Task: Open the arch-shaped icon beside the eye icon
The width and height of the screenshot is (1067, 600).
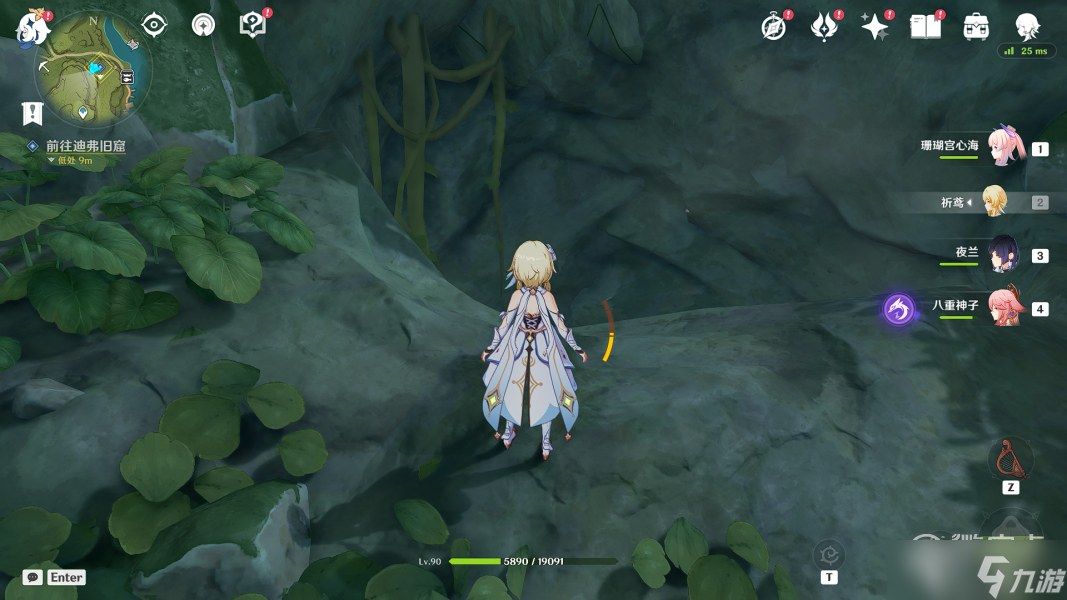Action: [204, 25]
